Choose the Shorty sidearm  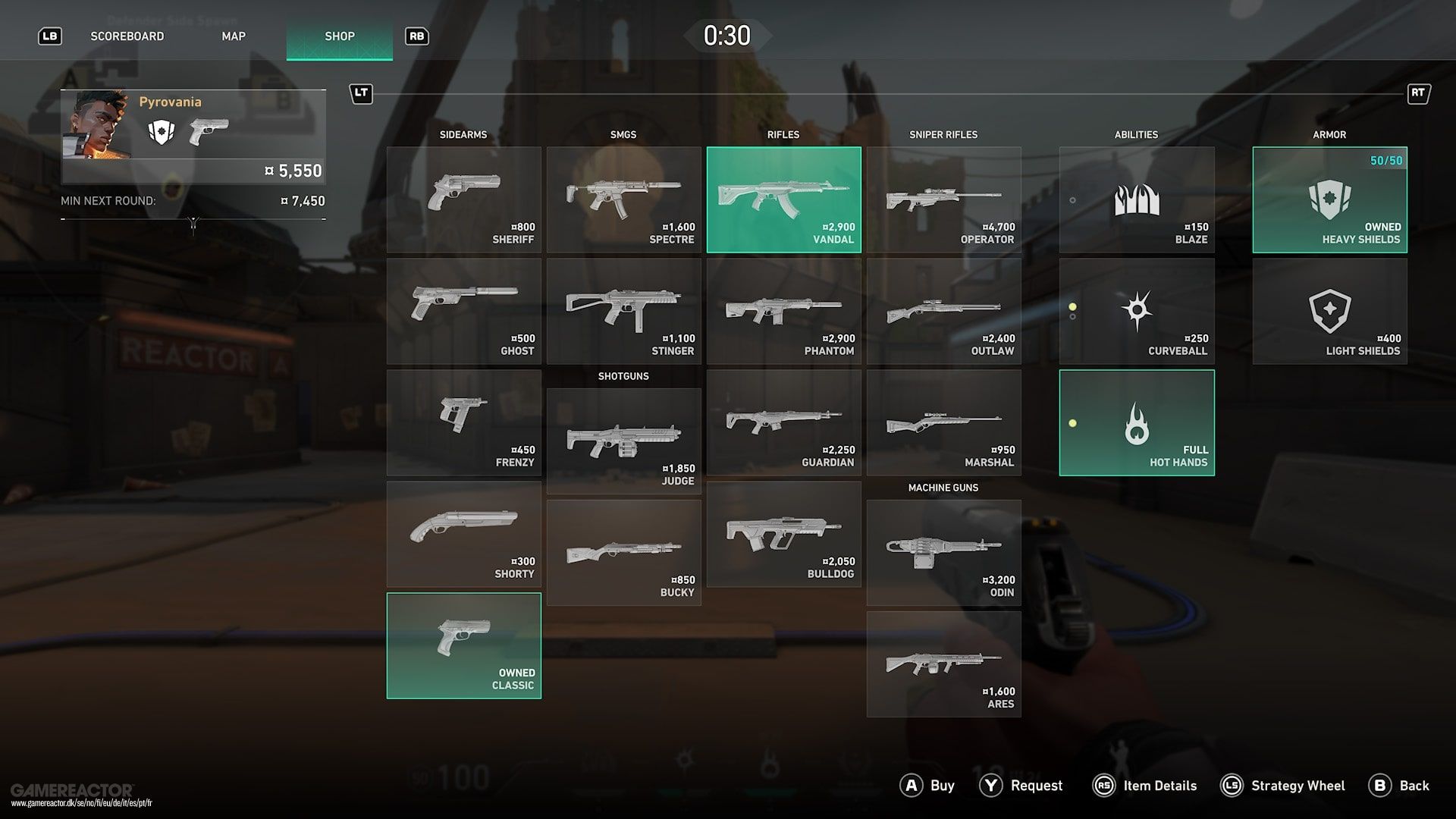click(x=463, y=534)
